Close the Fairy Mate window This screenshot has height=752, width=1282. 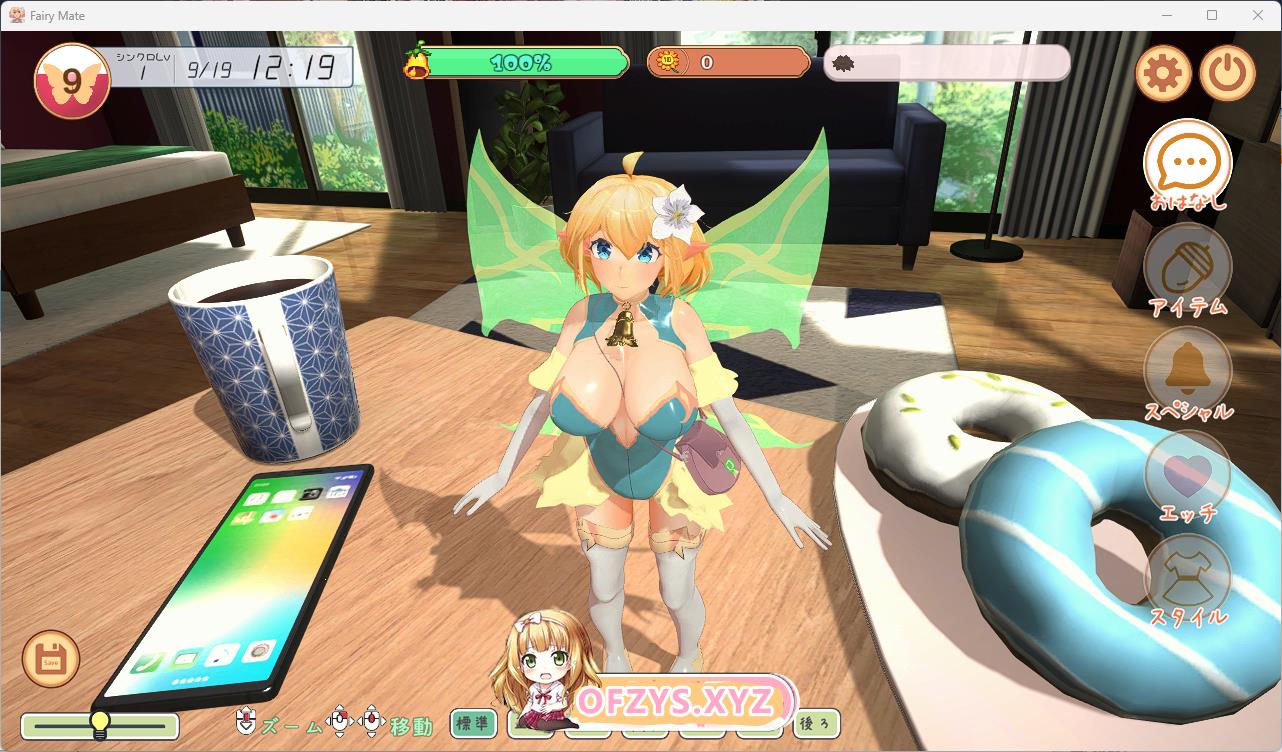(x=1258, y=15)
